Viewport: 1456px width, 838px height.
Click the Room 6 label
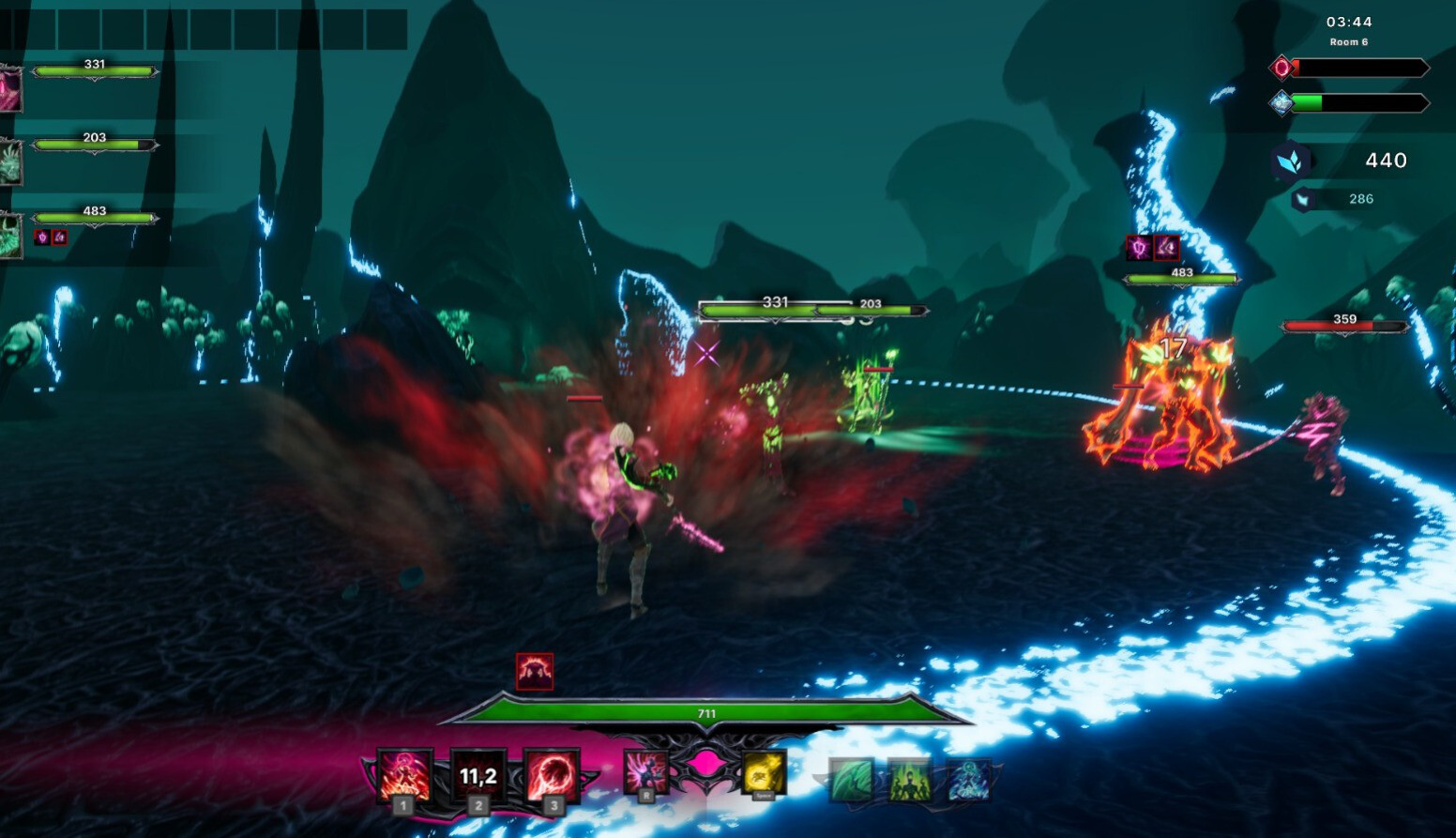[1347, 41]
